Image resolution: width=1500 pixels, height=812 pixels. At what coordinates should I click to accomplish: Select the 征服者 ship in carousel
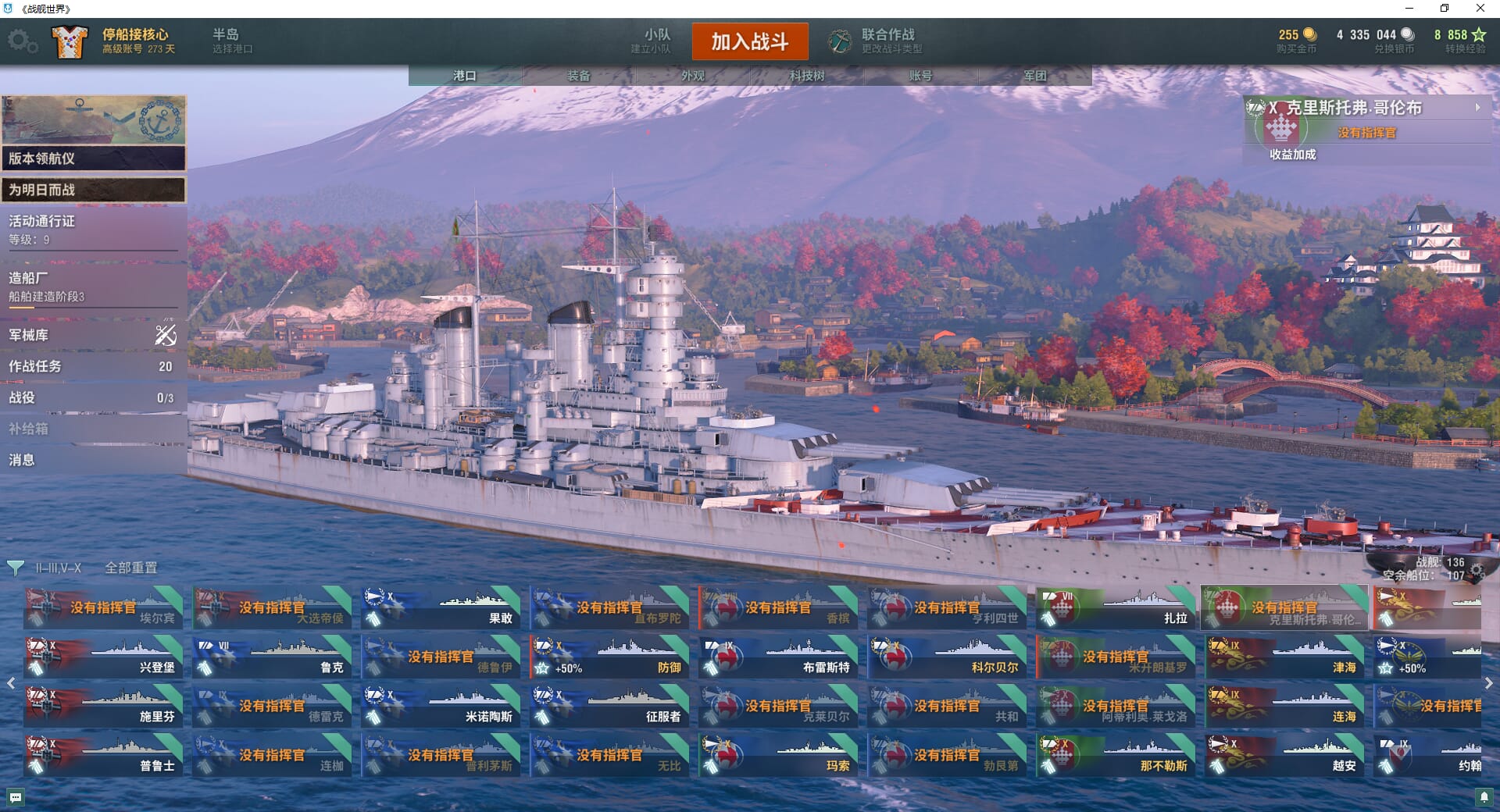click(x=609, y=706)
